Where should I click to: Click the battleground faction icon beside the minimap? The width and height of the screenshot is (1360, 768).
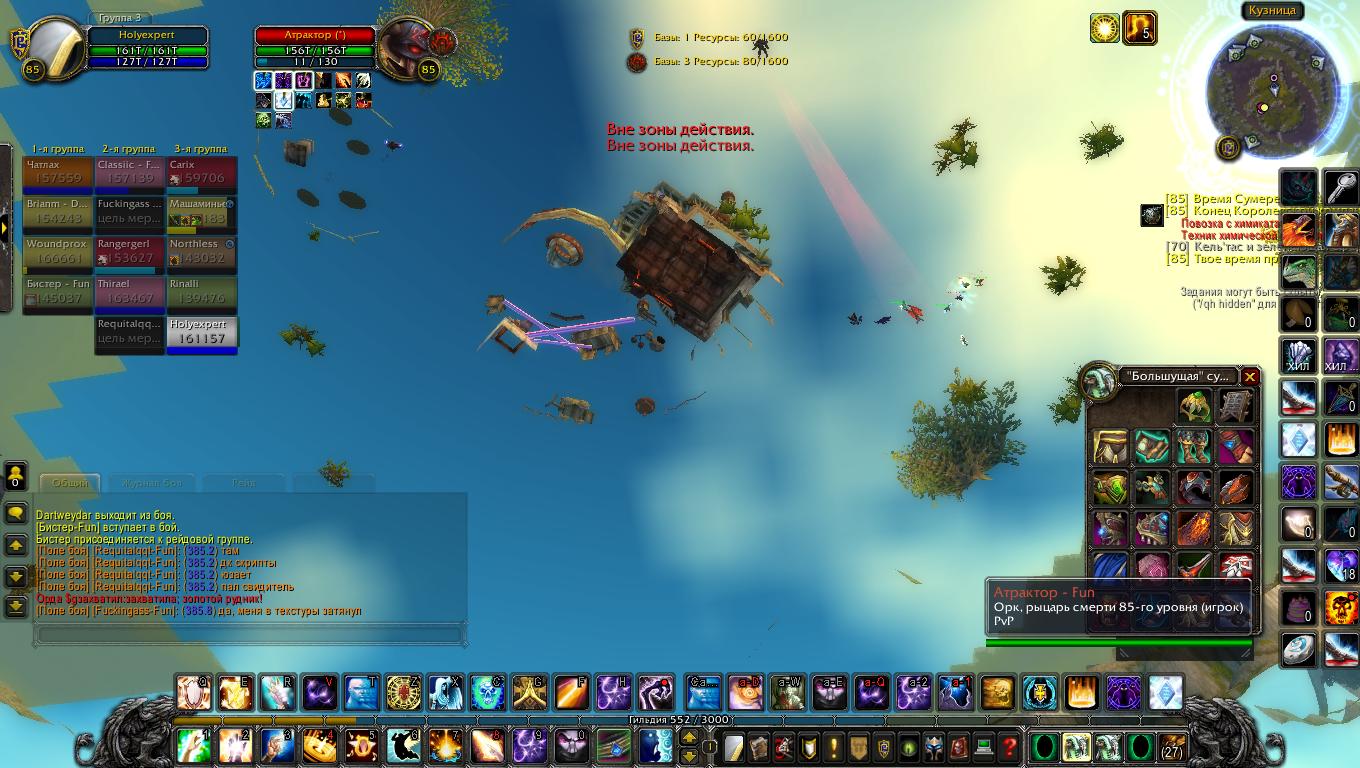pyautogui.click(x=1228, y=148)
